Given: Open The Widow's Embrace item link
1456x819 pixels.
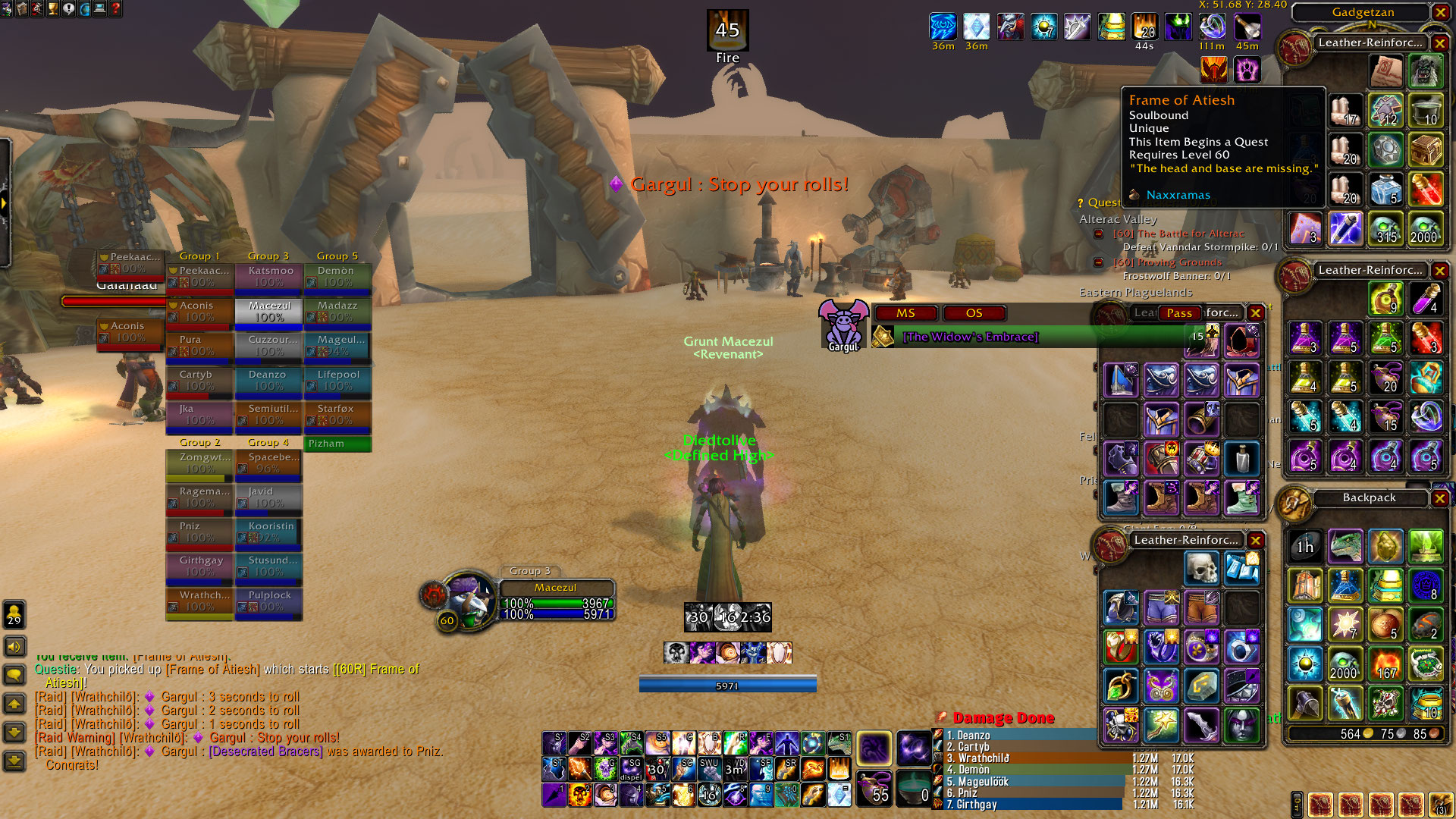Looking at the screenshot, I should click(x=970, y=337).
